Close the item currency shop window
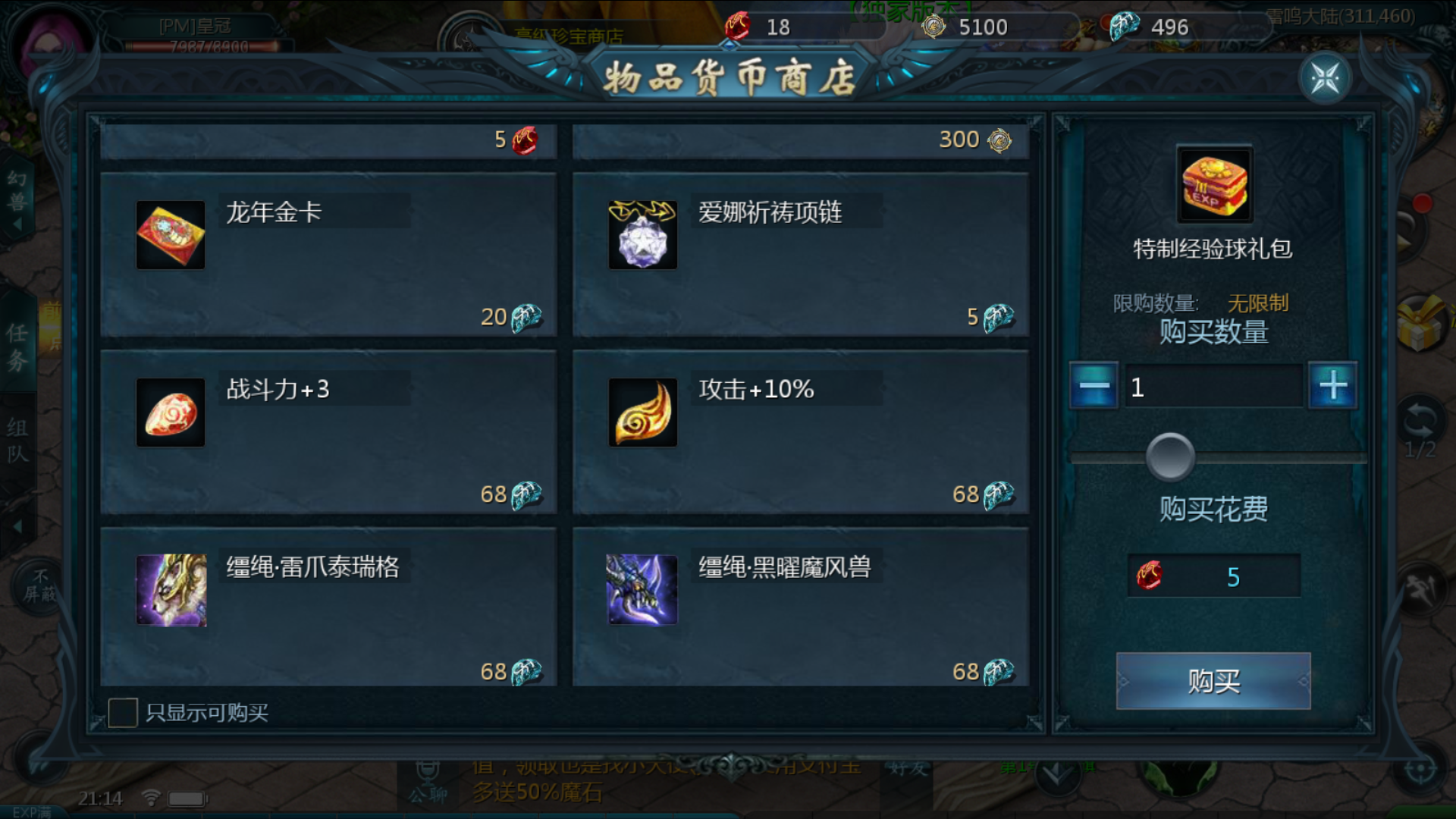Screen dimensions: 1456x819 click(x=1325, y=78)
